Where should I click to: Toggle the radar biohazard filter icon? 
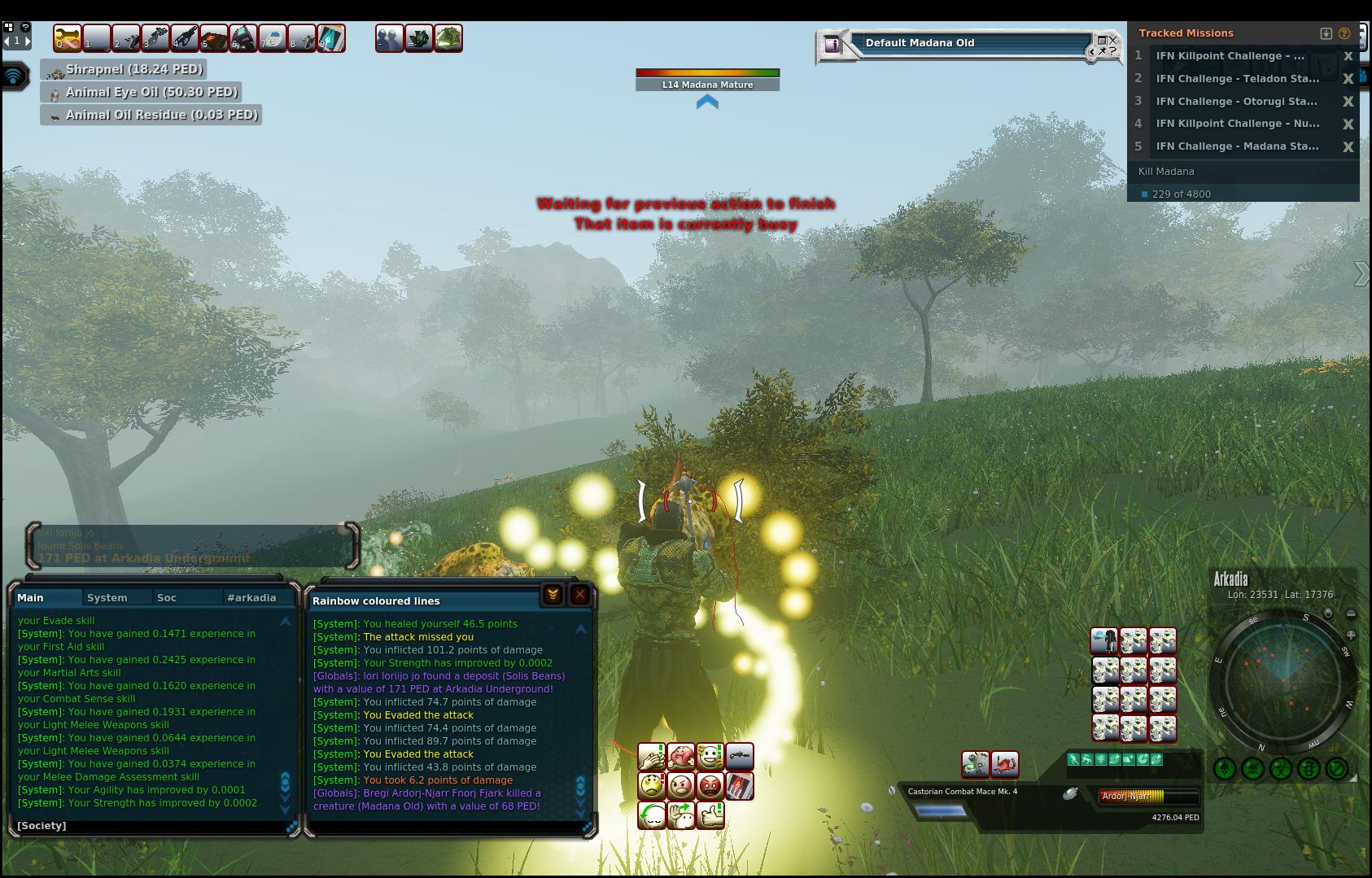pyautogui.click(x=1281, y=767)
